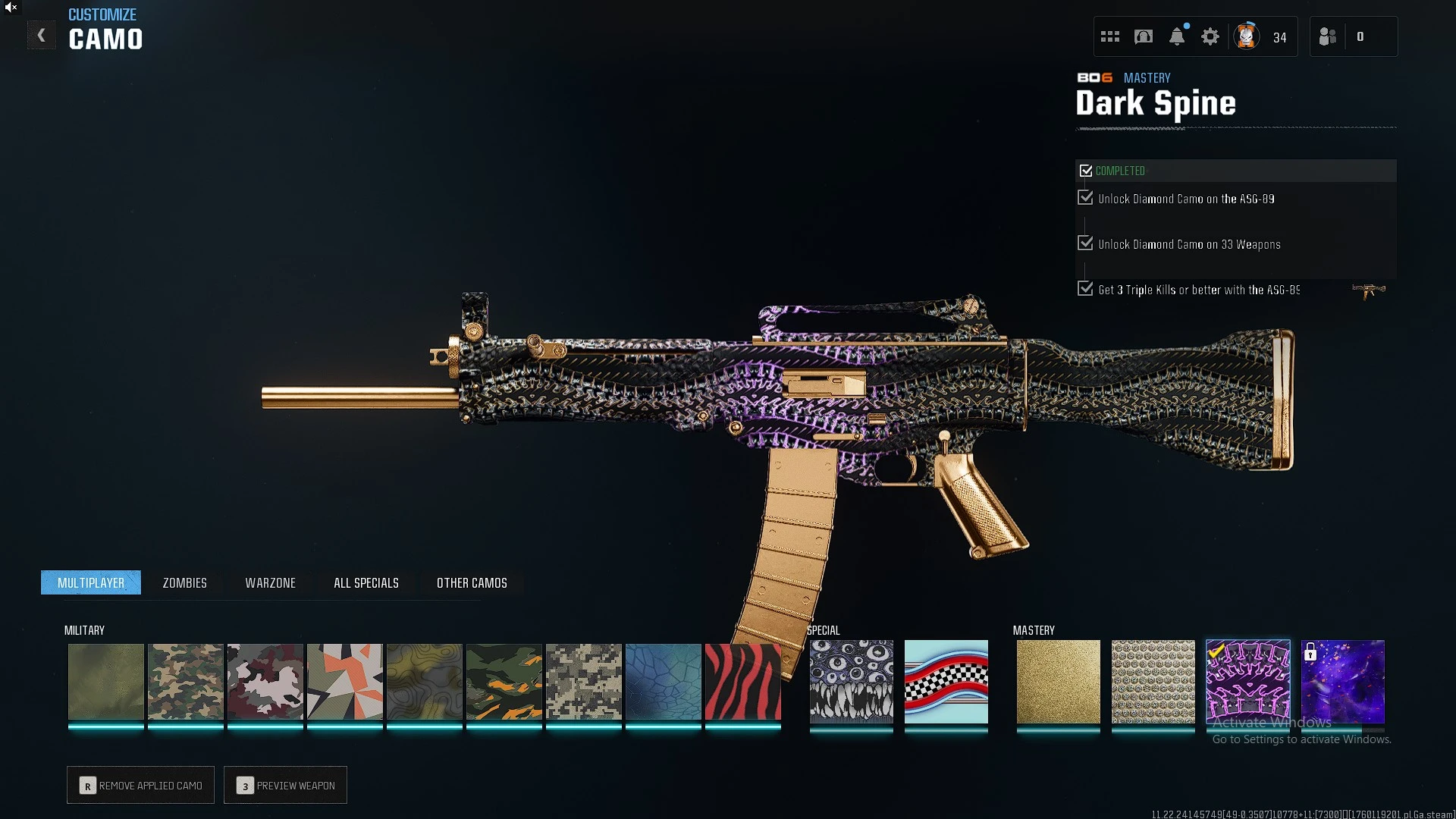Choose the red zebra stripe camo

[x=742, y=681]
